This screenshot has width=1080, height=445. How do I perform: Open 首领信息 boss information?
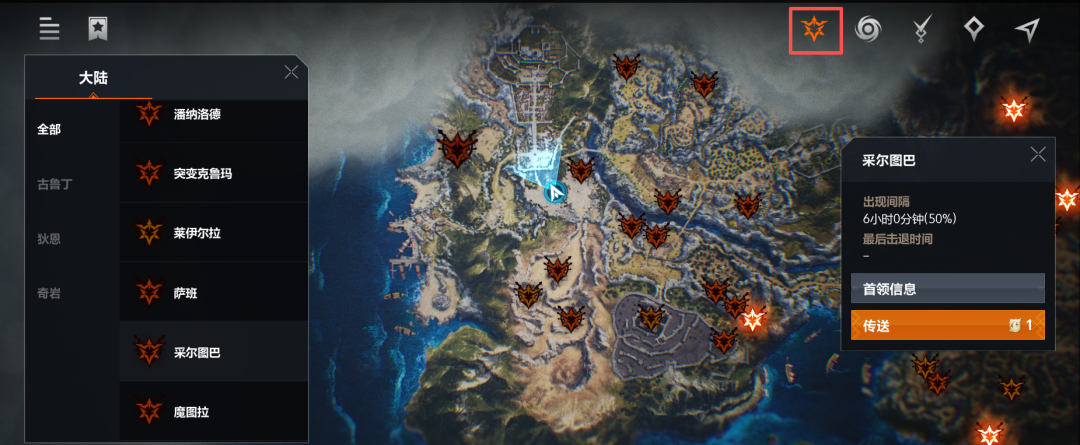click(x=947, y=289)
